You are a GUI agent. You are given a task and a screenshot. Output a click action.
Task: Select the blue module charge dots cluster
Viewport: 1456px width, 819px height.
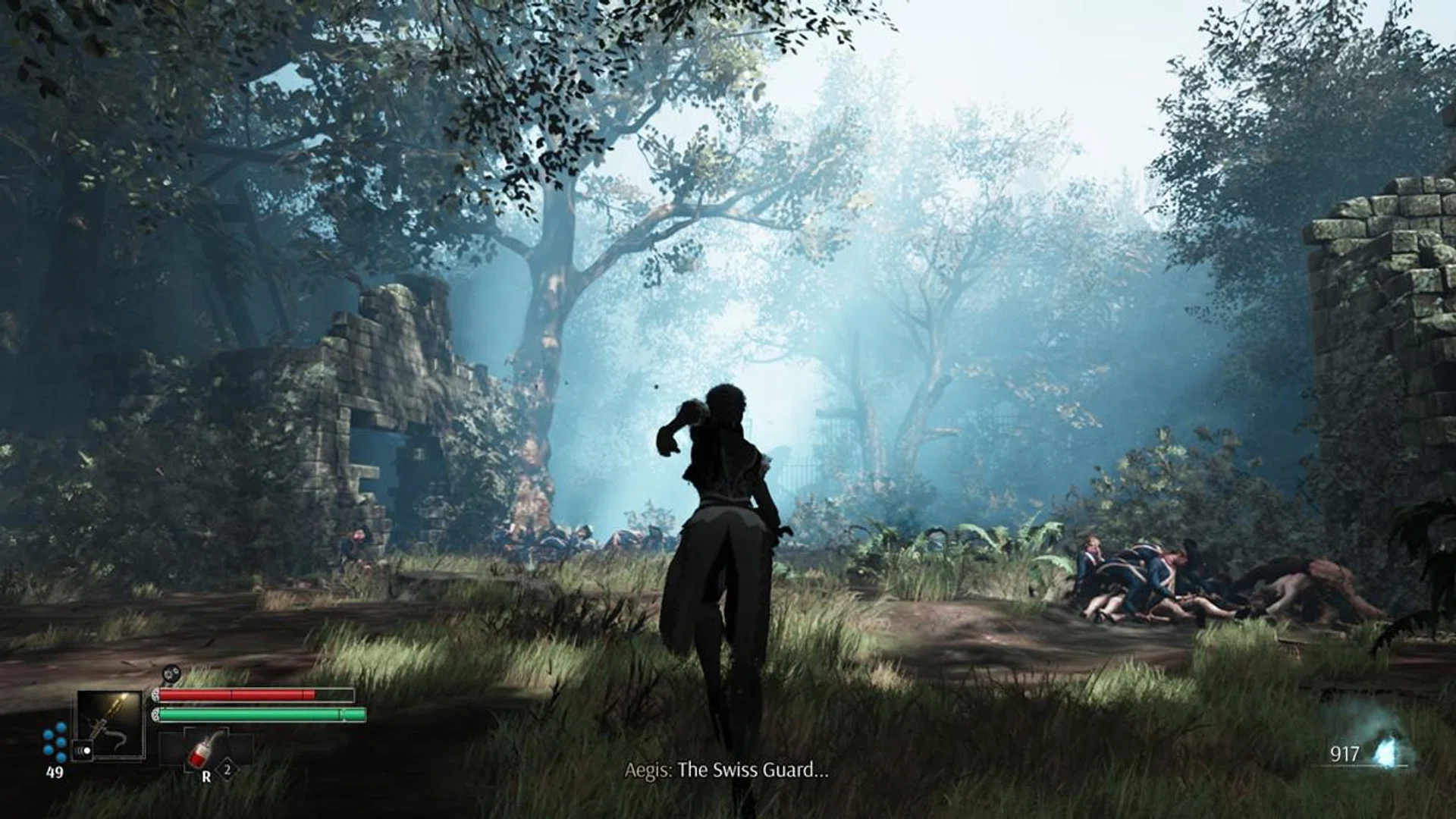pos(55,740)
